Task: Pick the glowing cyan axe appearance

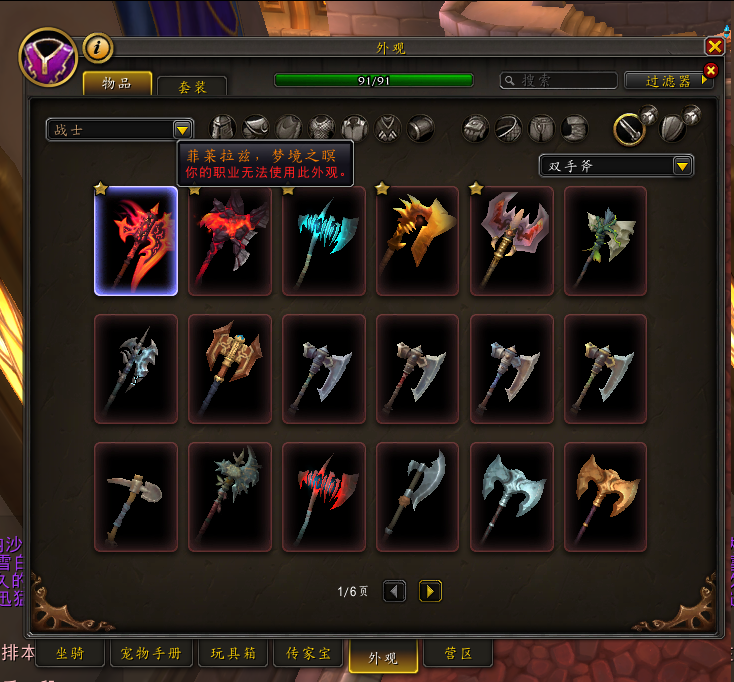Action: point(323,240)
